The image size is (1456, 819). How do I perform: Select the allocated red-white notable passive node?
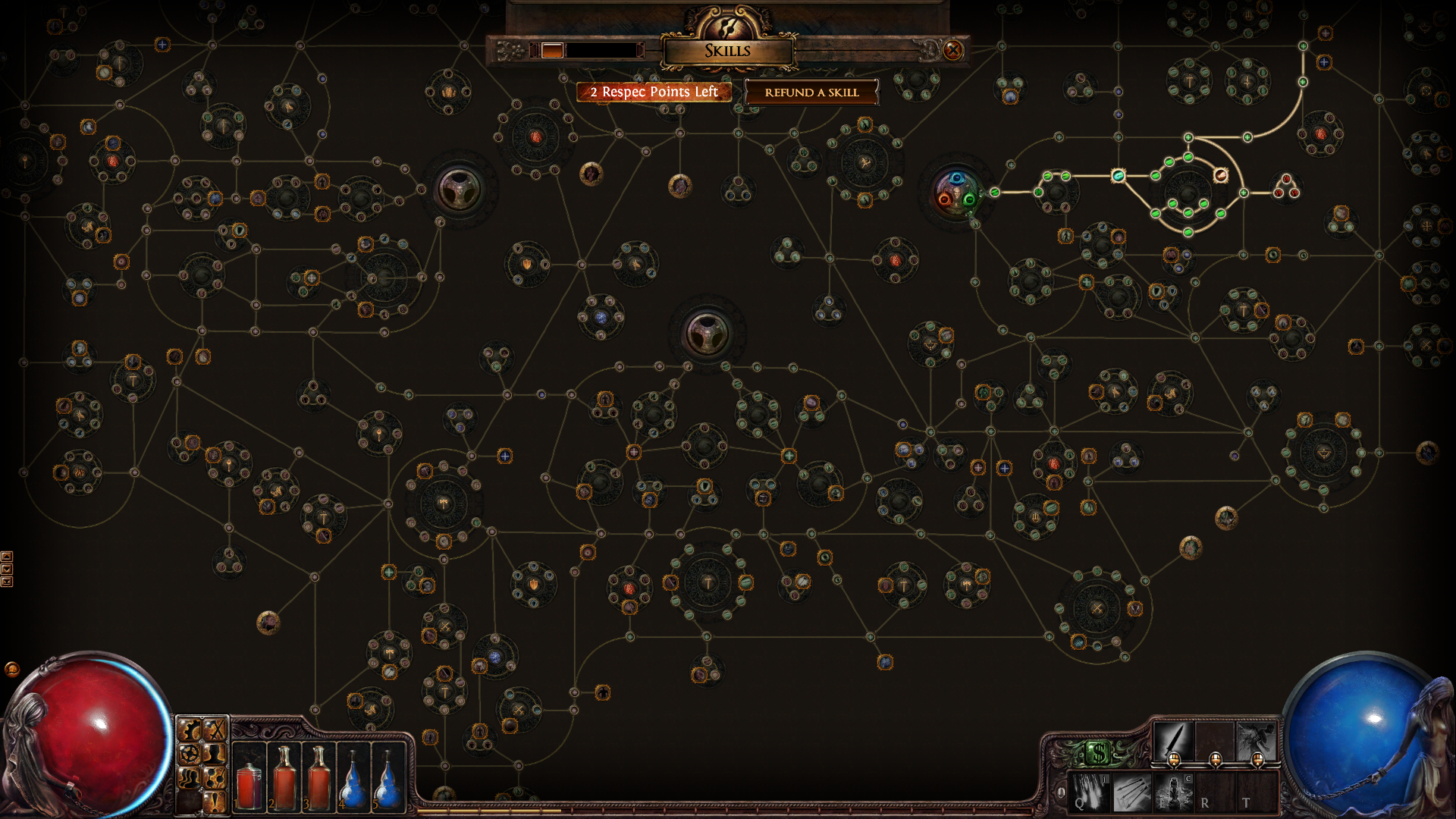pyautogui.click(x=1220, y=176)
